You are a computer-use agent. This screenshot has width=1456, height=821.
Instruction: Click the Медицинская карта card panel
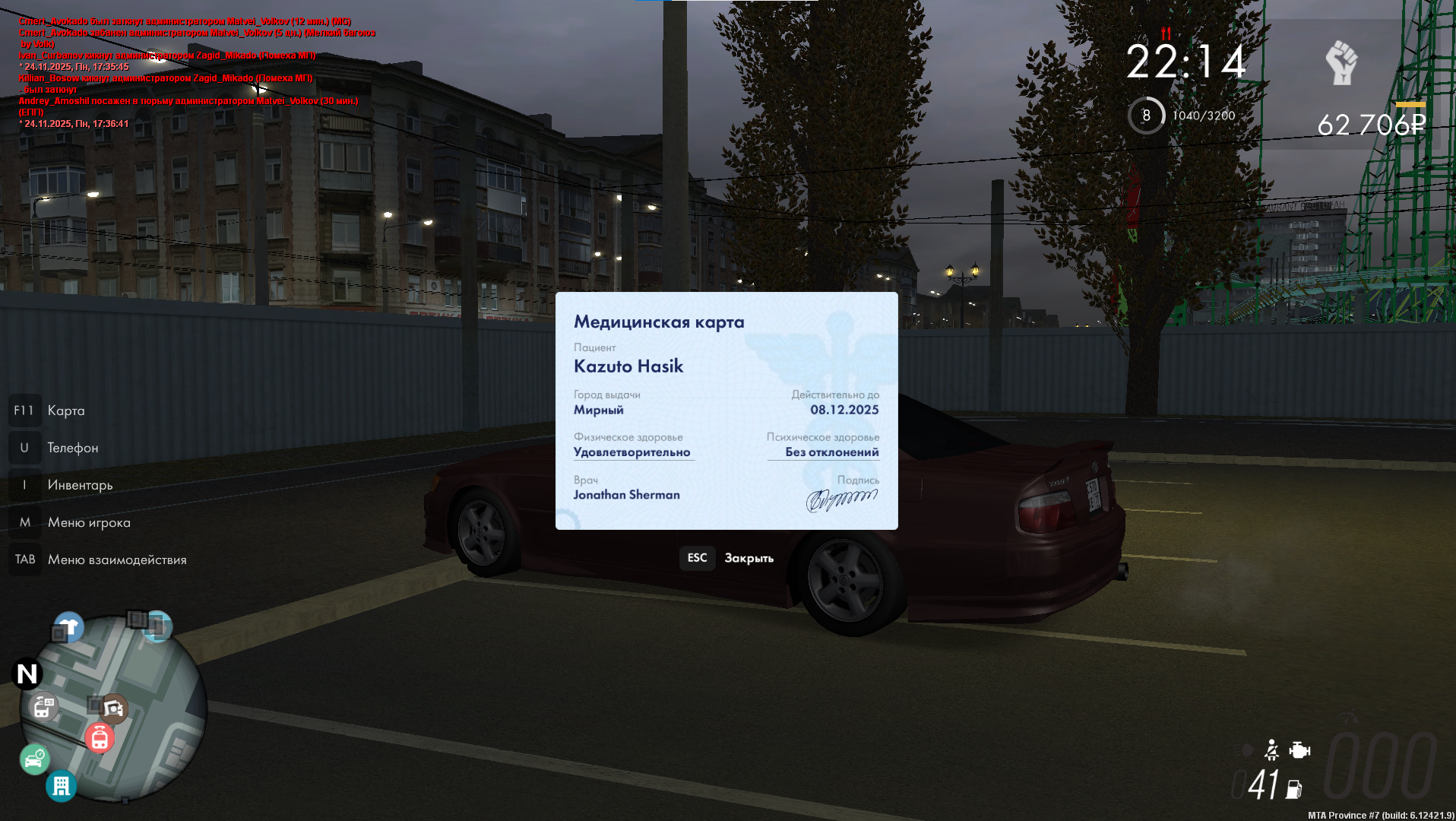pos(726,410)
